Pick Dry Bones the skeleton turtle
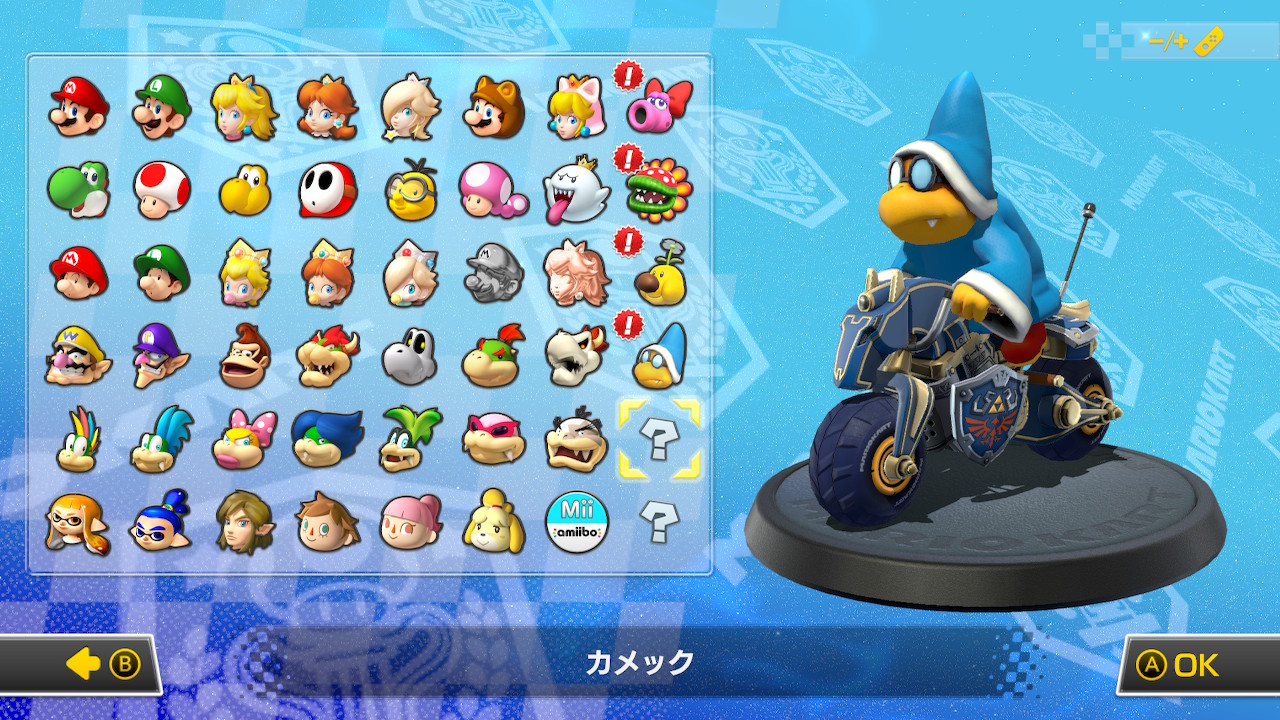1280x720 pixels. coord(409,355)
